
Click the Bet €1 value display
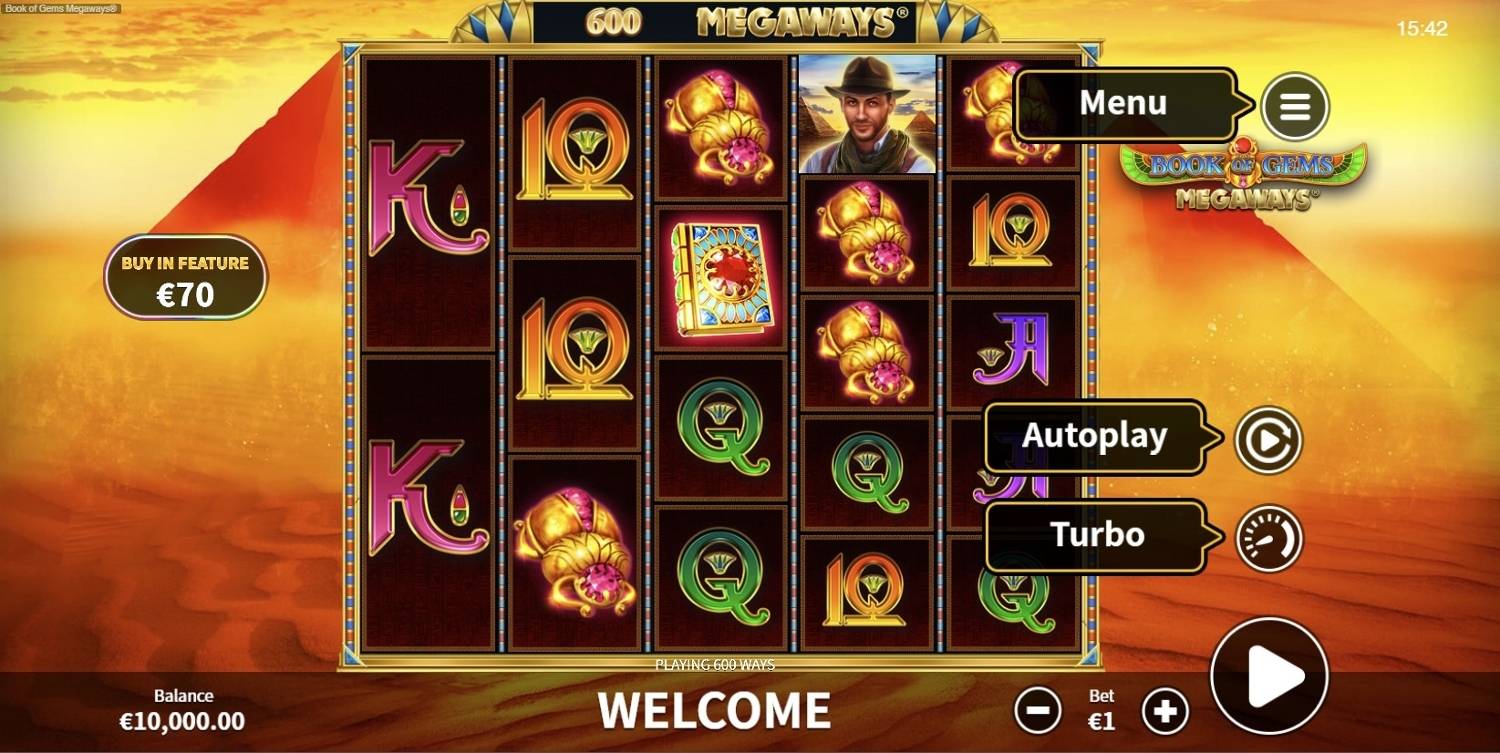pyautogui.click(x=1101, y=710)
